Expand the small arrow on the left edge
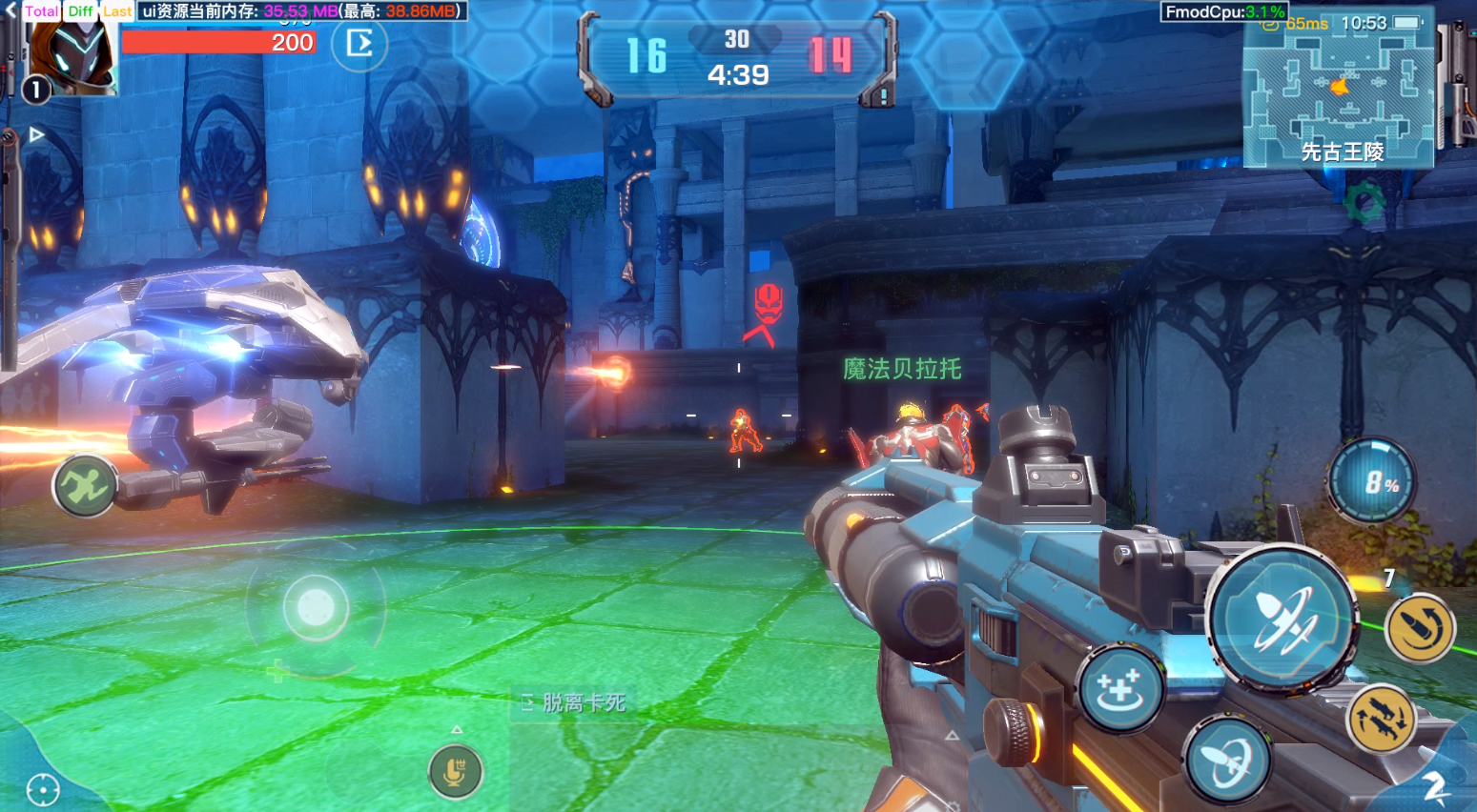 coord(36,134)
